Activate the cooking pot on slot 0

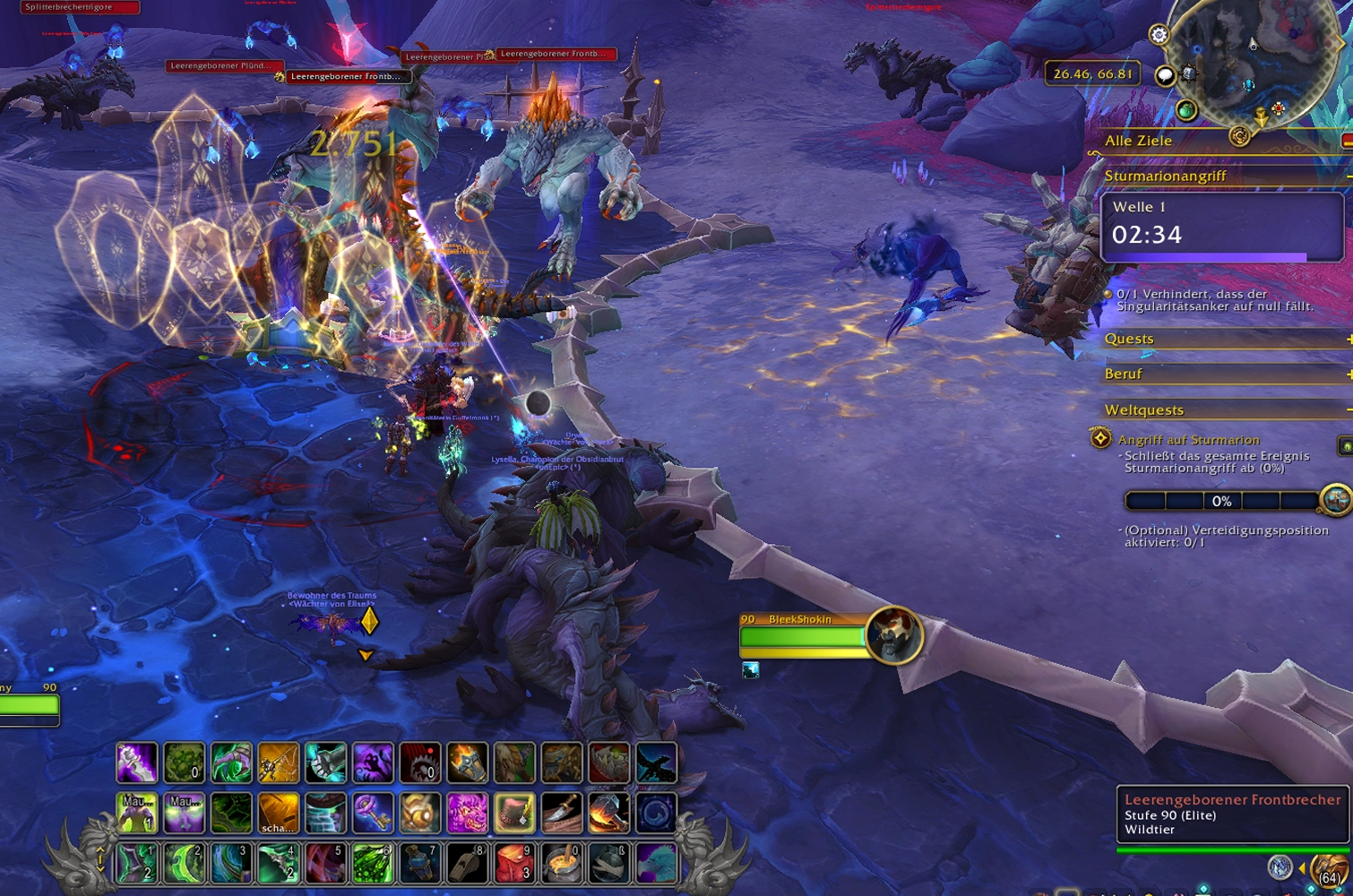[x=562, y=864]
